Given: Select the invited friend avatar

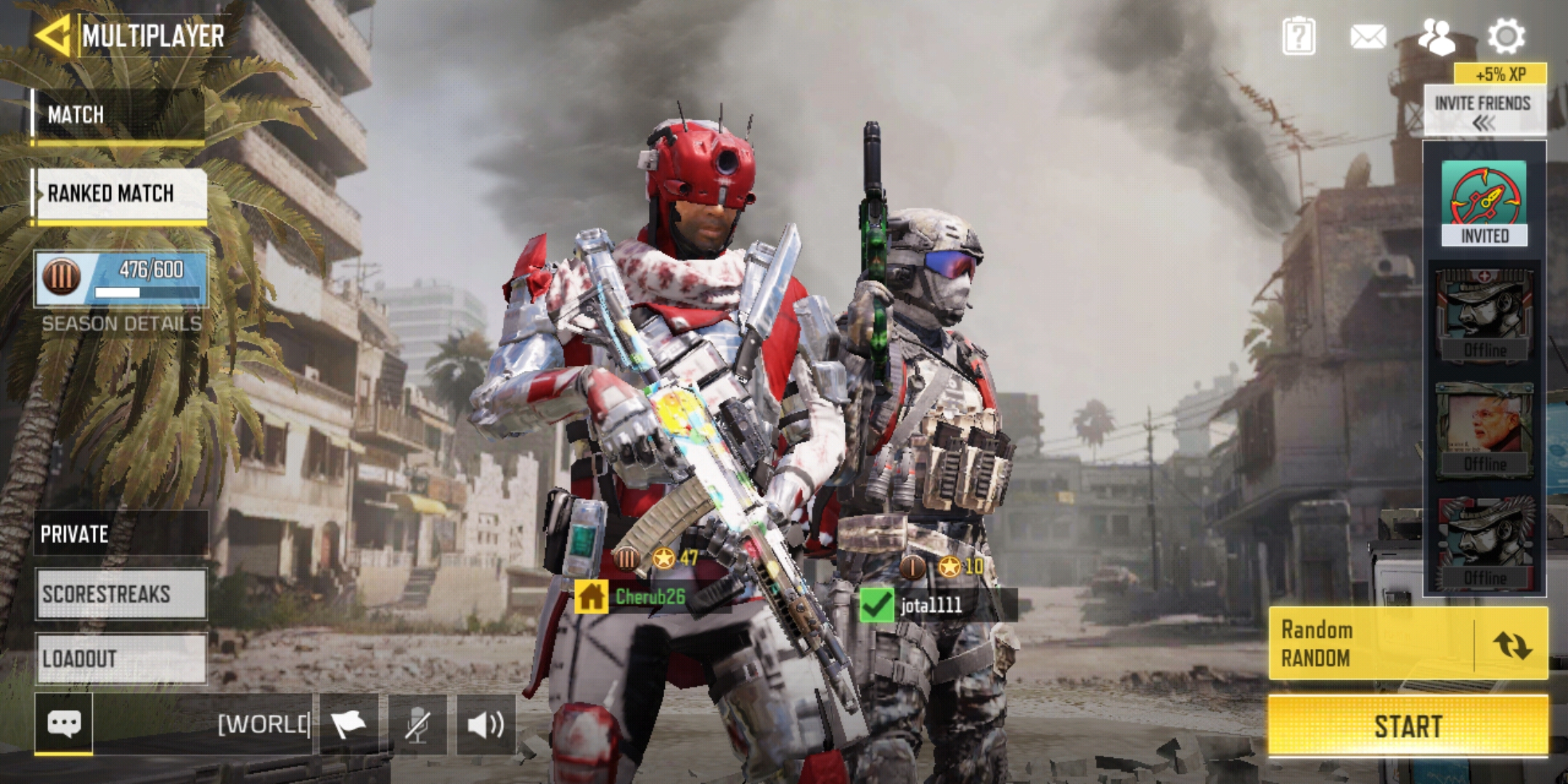Looking at the screenshot, I should pos(1484,203).
